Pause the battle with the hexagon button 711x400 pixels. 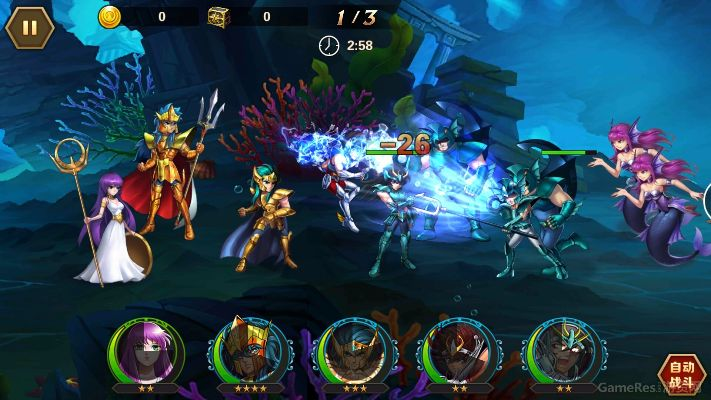click(x=30, y=27)
